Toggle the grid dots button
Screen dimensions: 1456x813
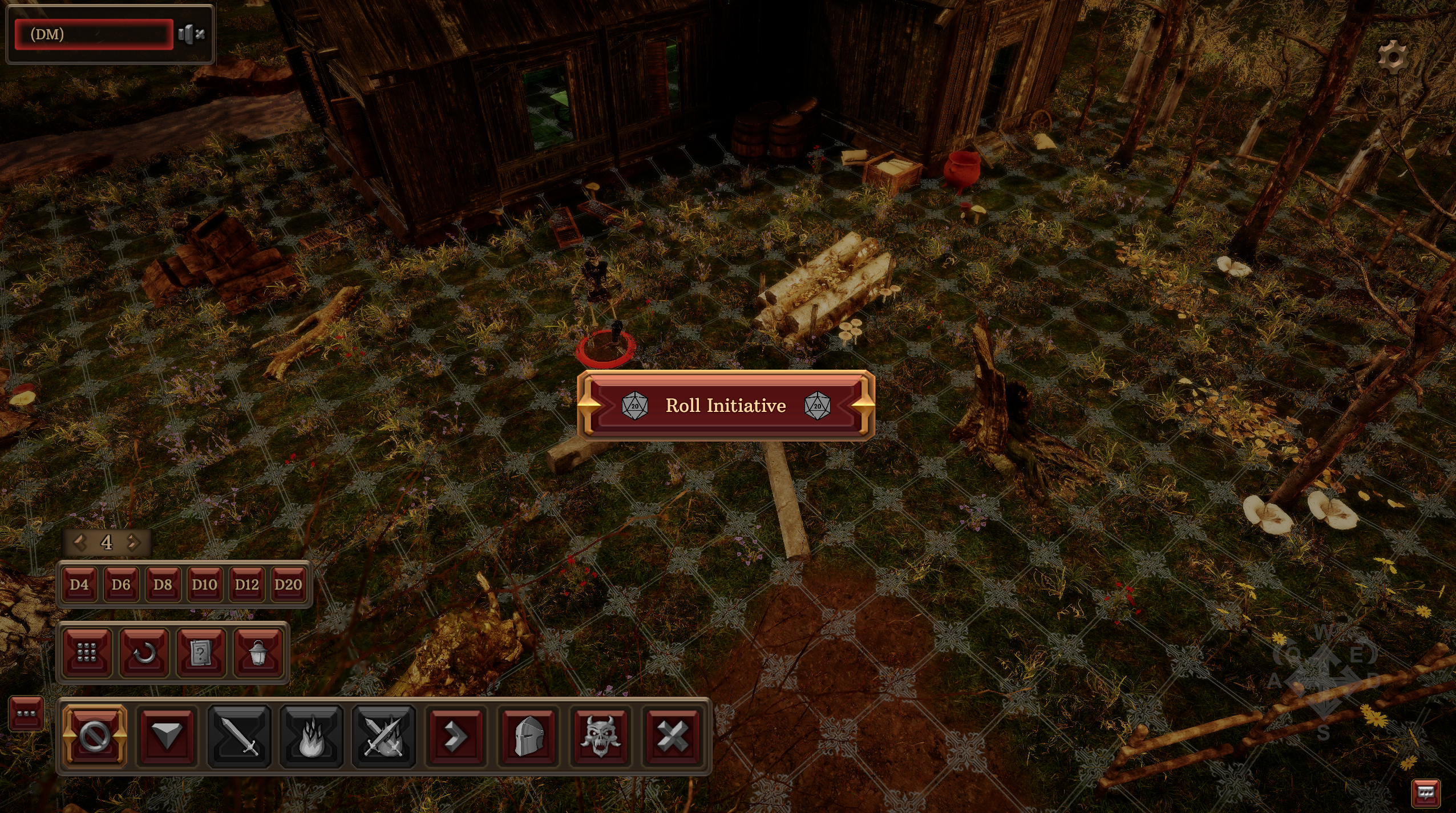point(87,653)
